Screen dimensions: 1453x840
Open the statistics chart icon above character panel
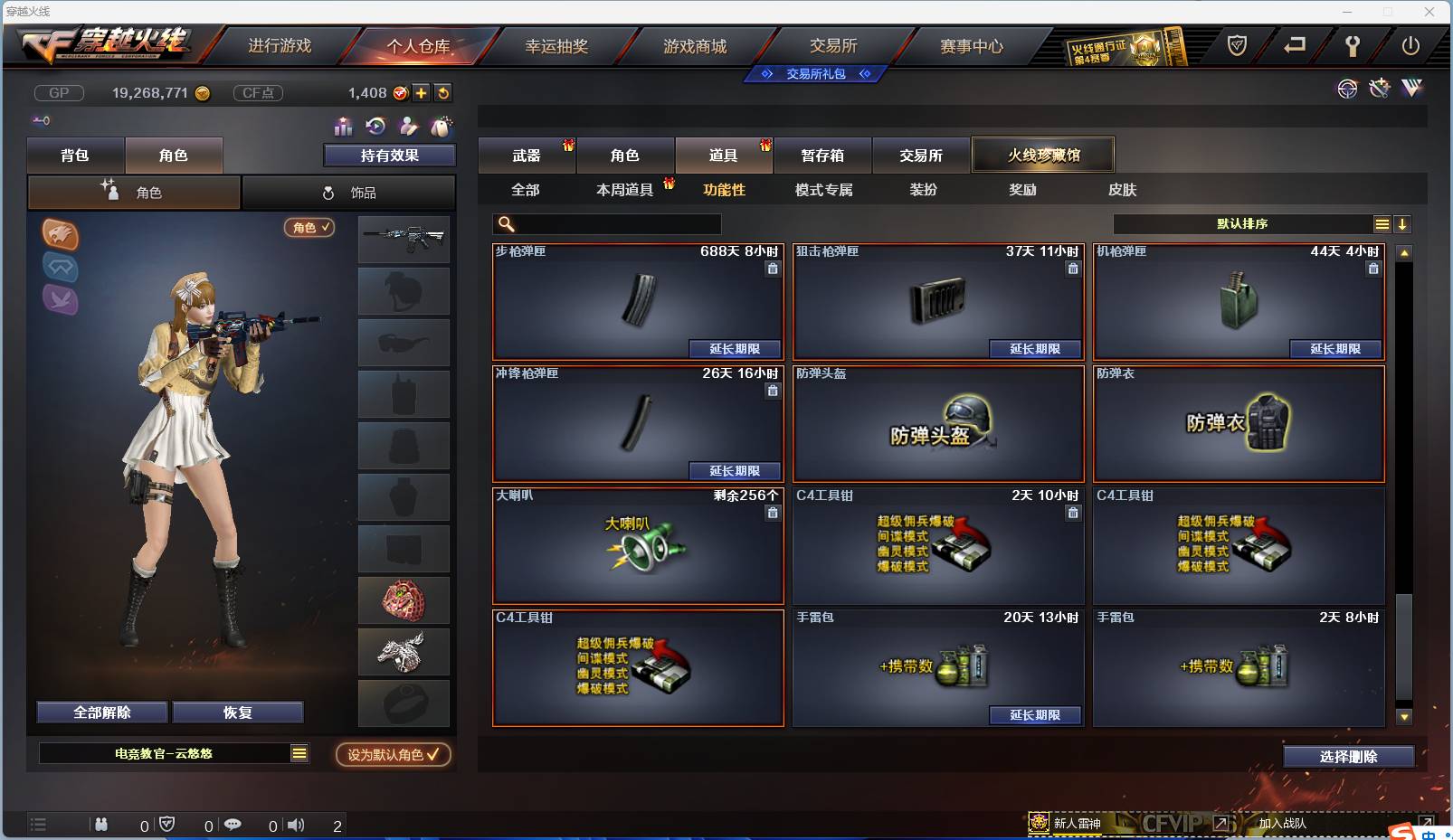tap(342, 127)
